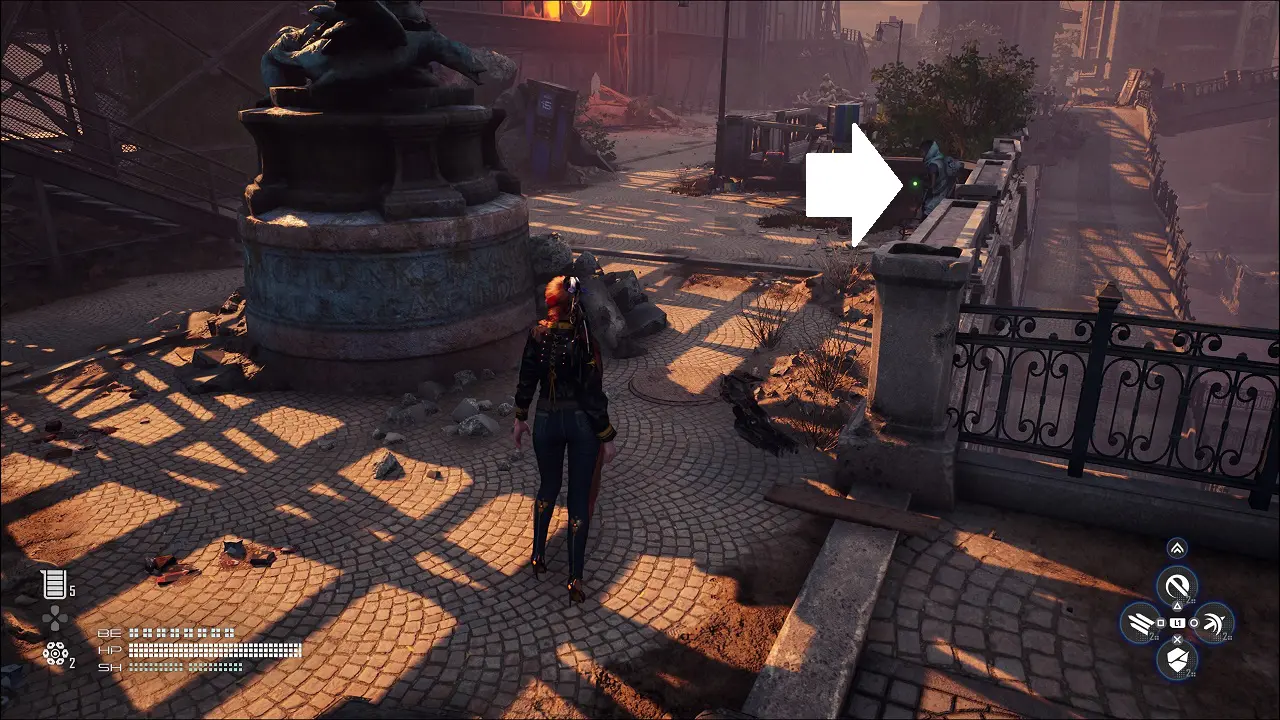The image size is (1280, 720).
Task: Activate the circular slashed-disc skill icon
Action: (x=1177, y=586)
